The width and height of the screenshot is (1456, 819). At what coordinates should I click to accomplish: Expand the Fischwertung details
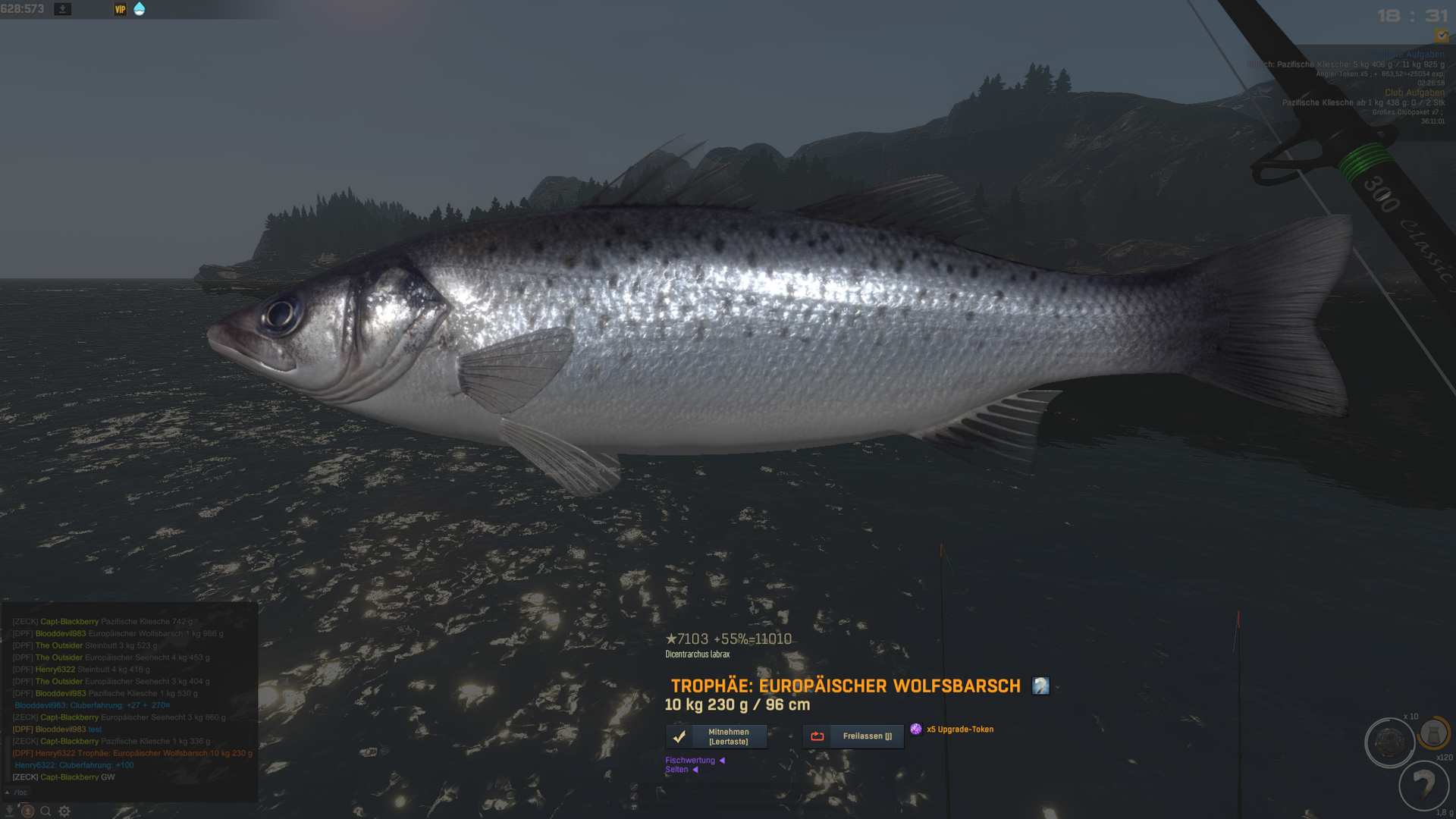tap(695, 760)
